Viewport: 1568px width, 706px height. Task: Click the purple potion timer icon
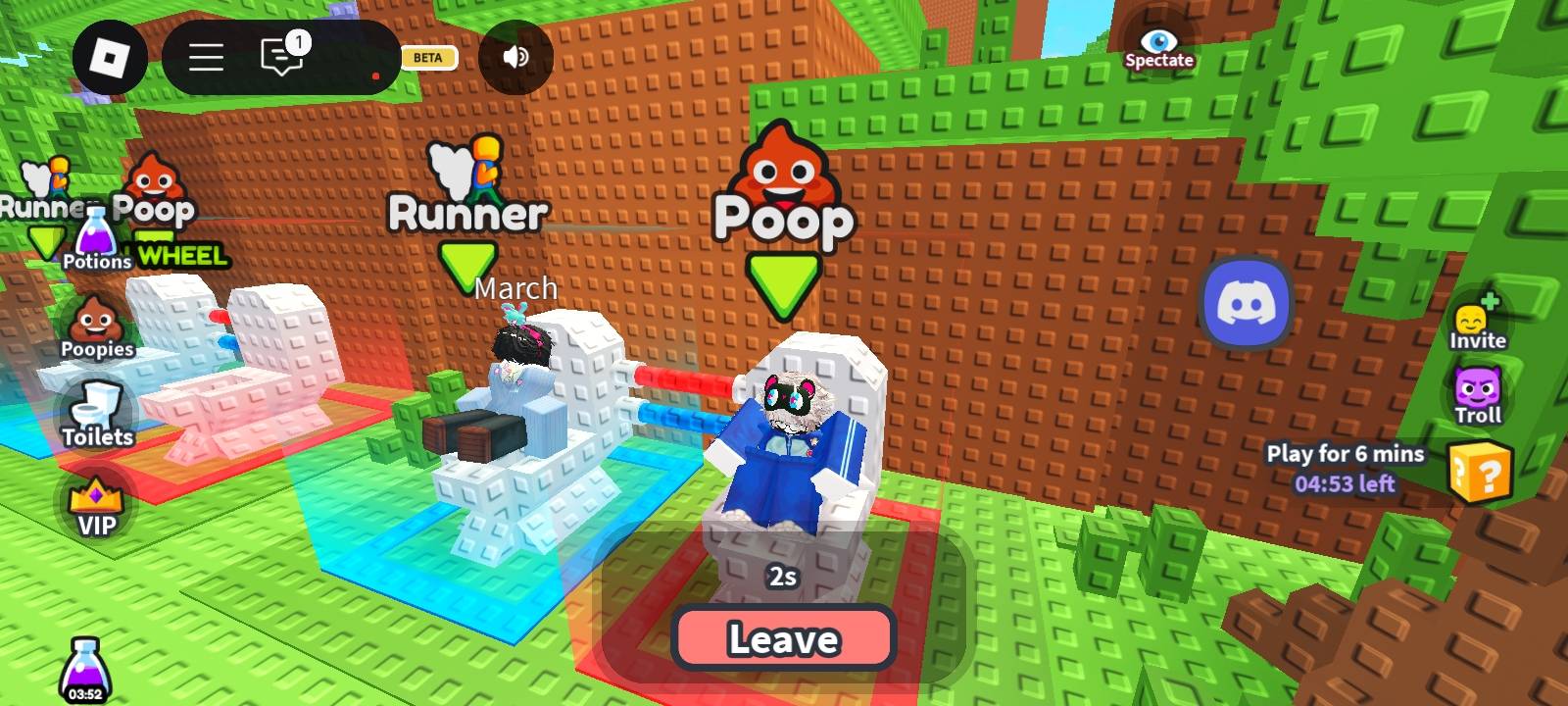tap(85, 670)
